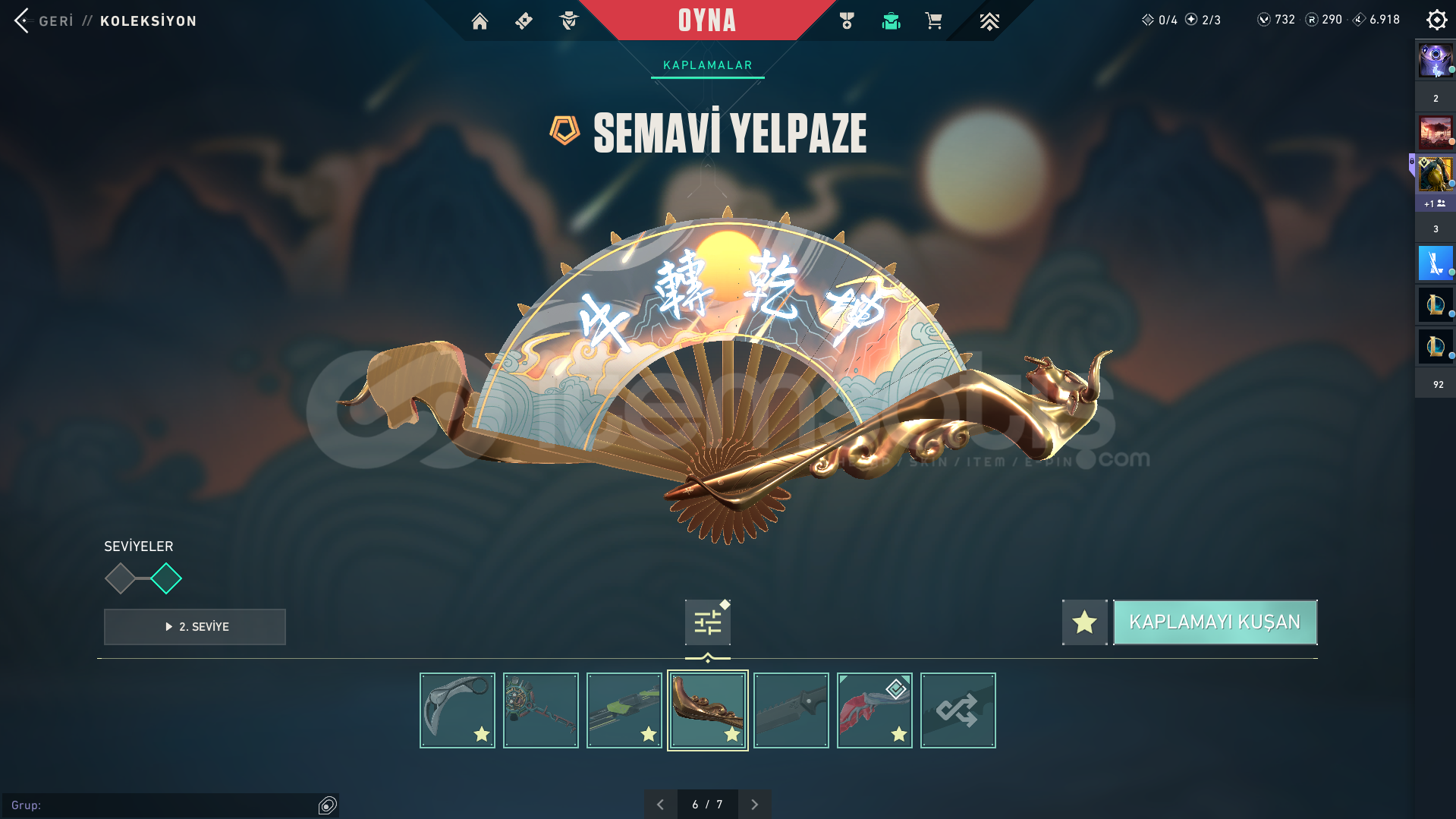1456x819 pixels.
Task: Click the red OYNA play button
Action: click(706, 20)
